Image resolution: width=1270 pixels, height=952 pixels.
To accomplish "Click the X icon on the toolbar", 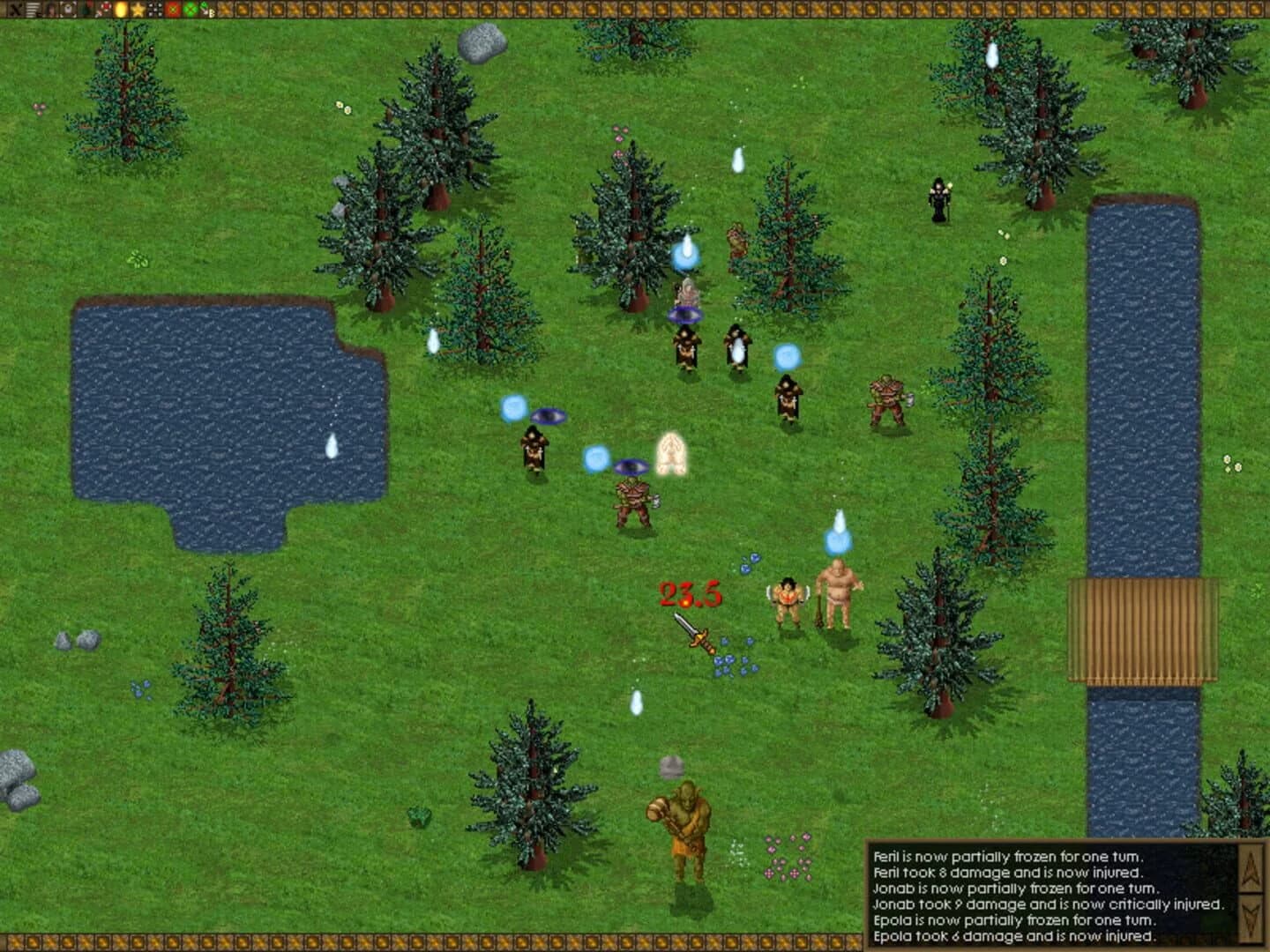I will pos(15,11).
